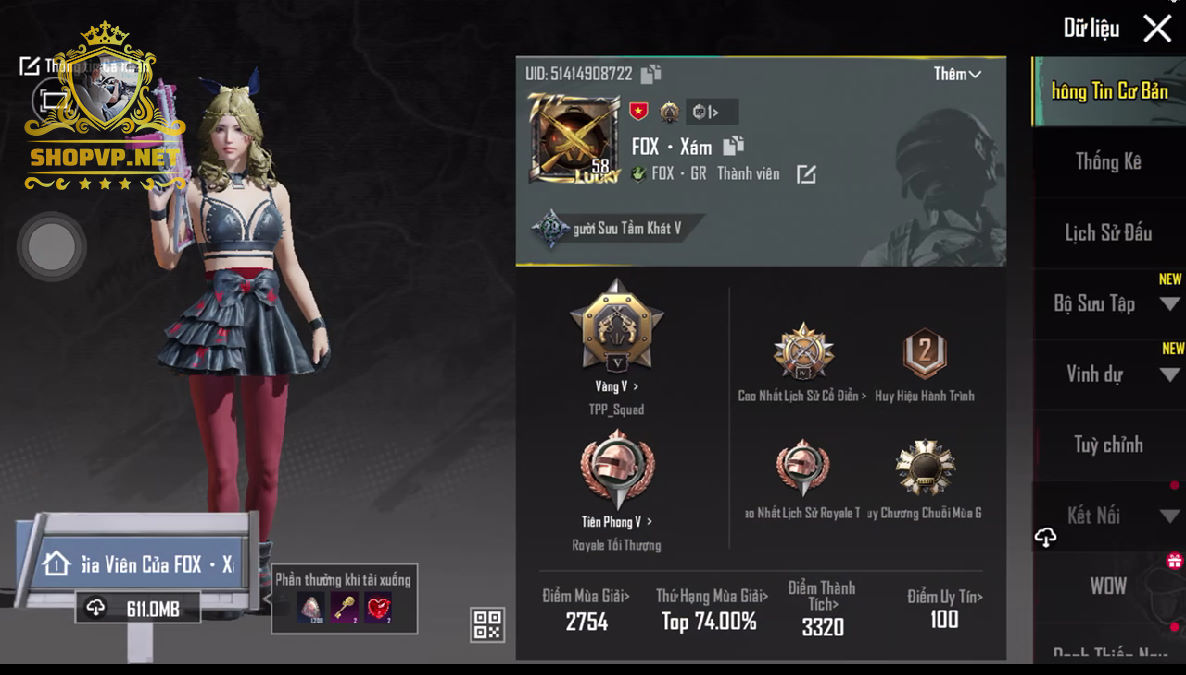The image size is (1186, 675).
Task: Open the QR code icon
Action: [487, 624]
